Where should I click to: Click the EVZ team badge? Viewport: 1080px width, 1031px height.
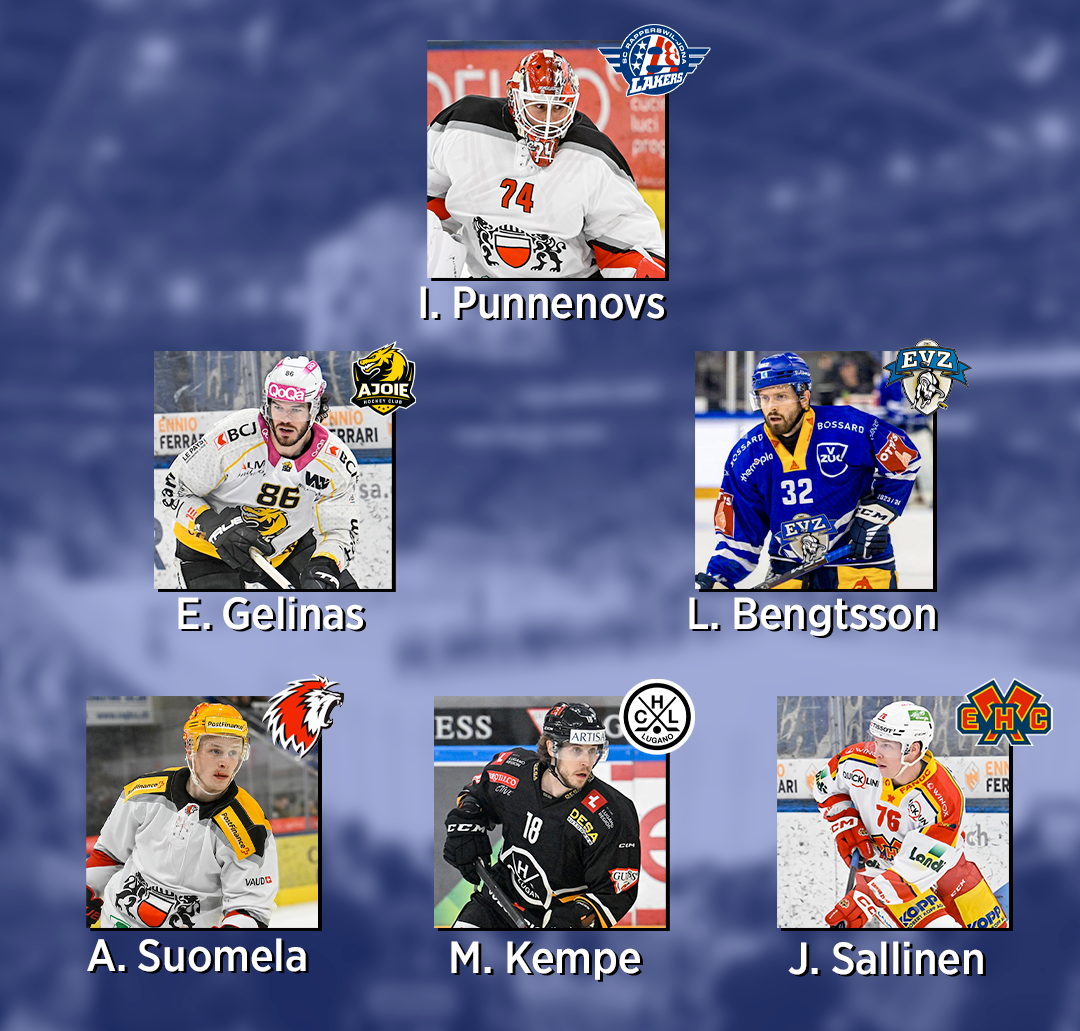point(926,376)
